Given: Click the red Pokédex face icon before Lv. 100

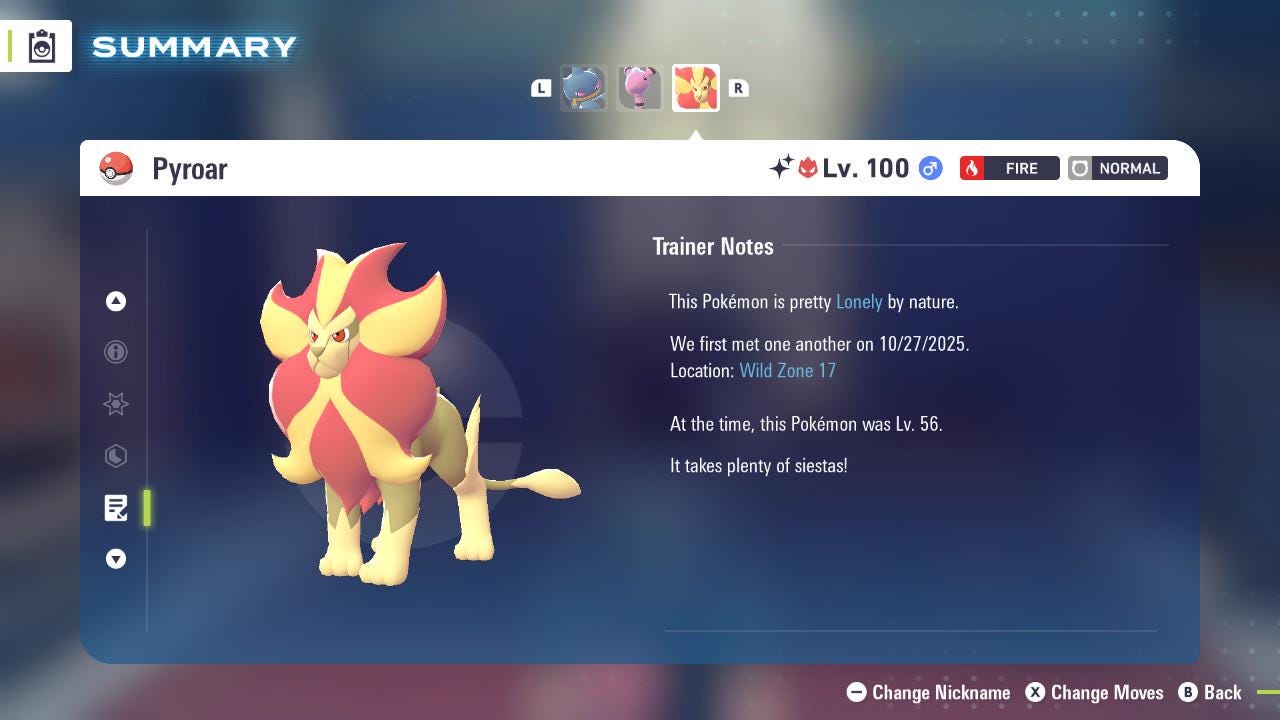Looking at the screenshot, I should point(808,168).
